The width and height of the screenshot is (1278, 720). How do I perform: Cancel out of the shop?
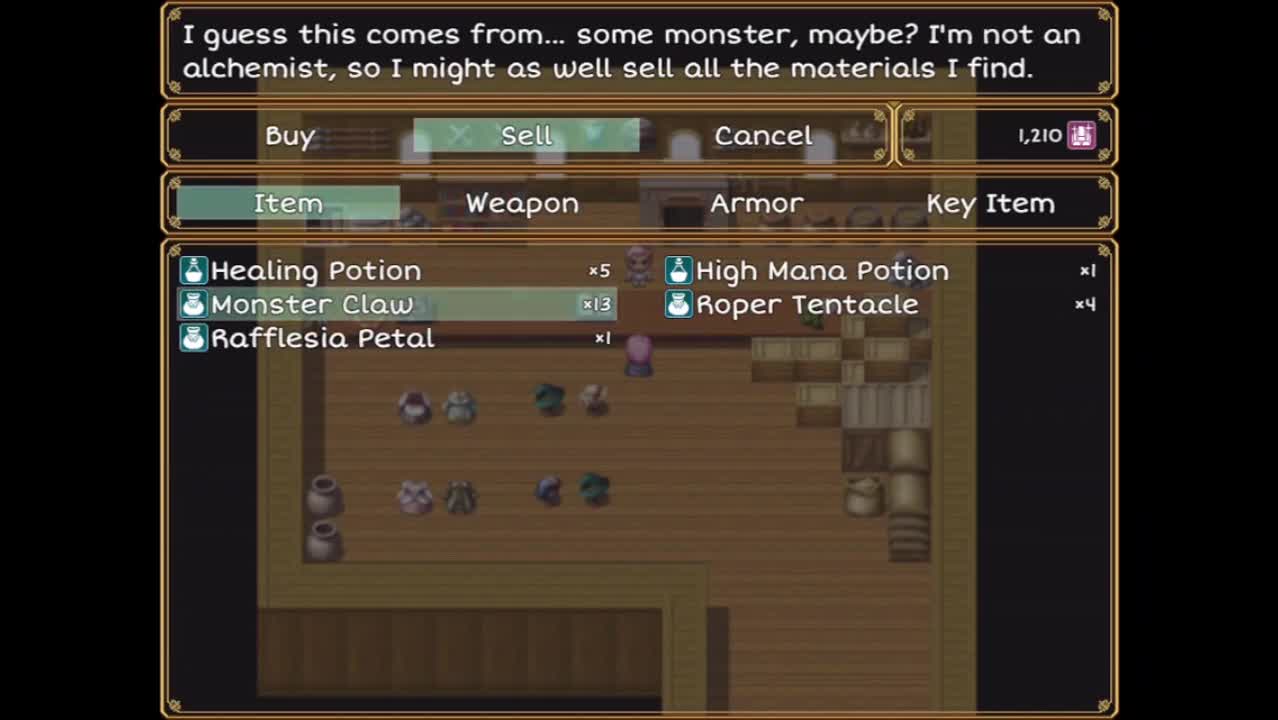point(763,136)
